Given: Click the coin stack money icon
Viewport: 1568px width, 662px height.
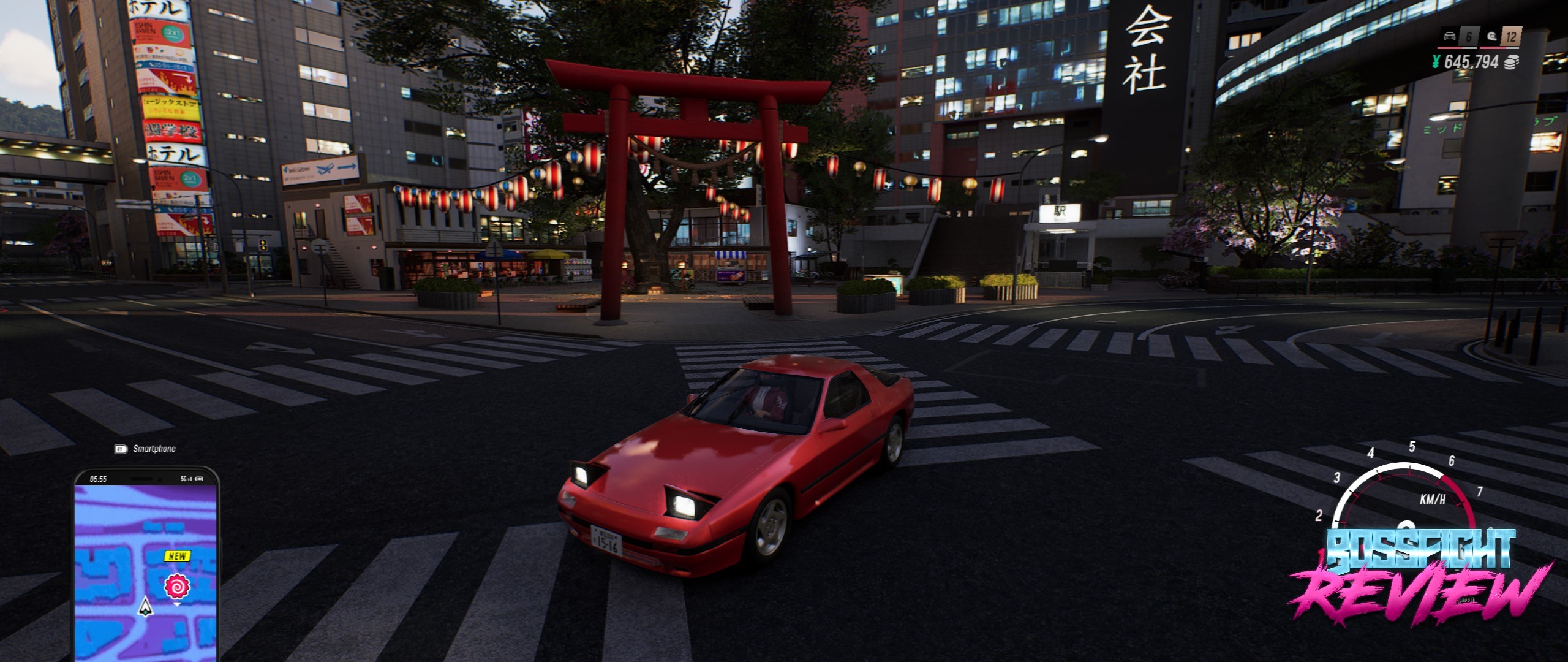Looking at the screenshot, I should pyautogui.click(x=1512, y=62).
